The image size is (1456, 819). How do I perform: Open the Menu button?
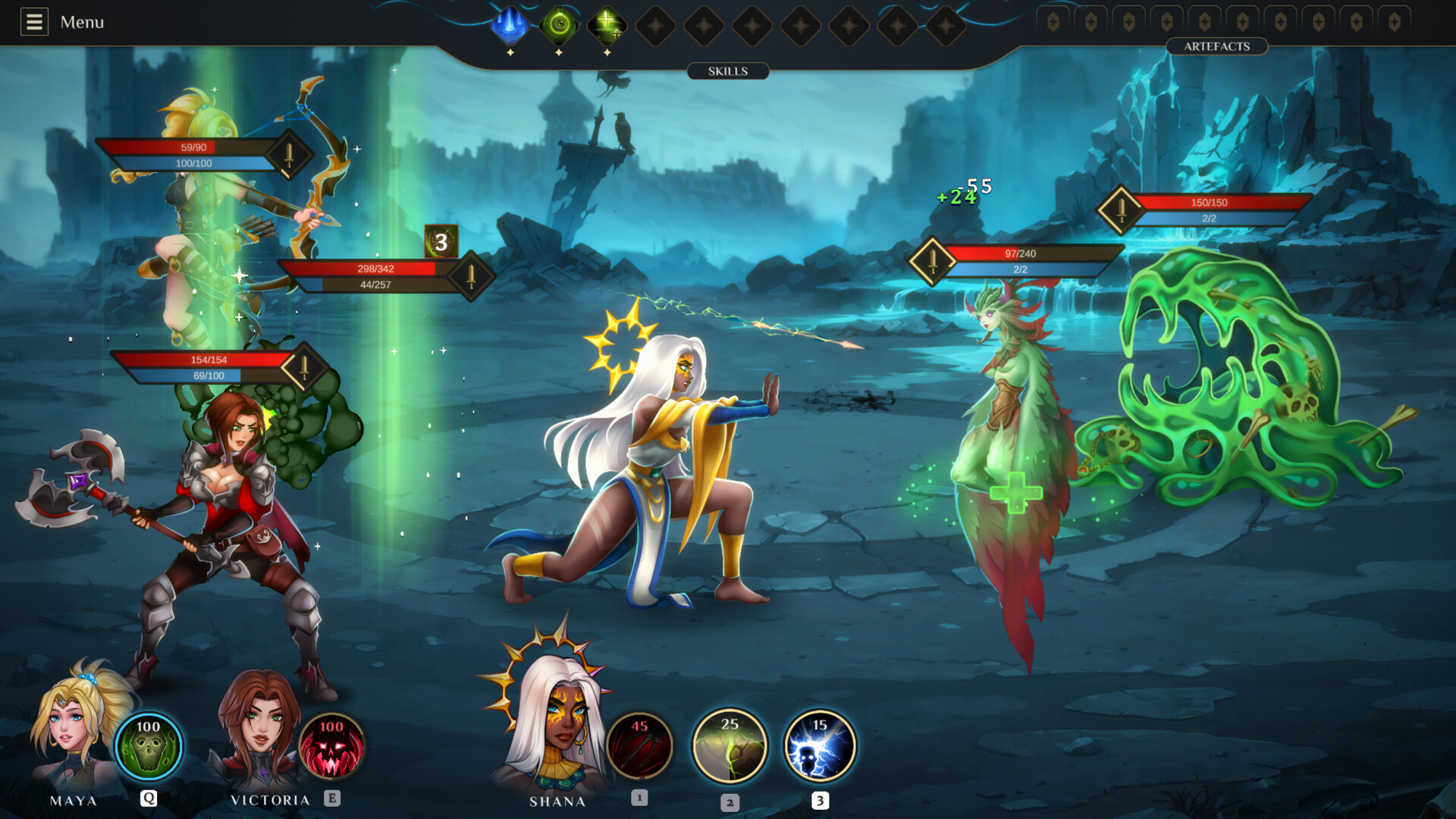[62, 22]
